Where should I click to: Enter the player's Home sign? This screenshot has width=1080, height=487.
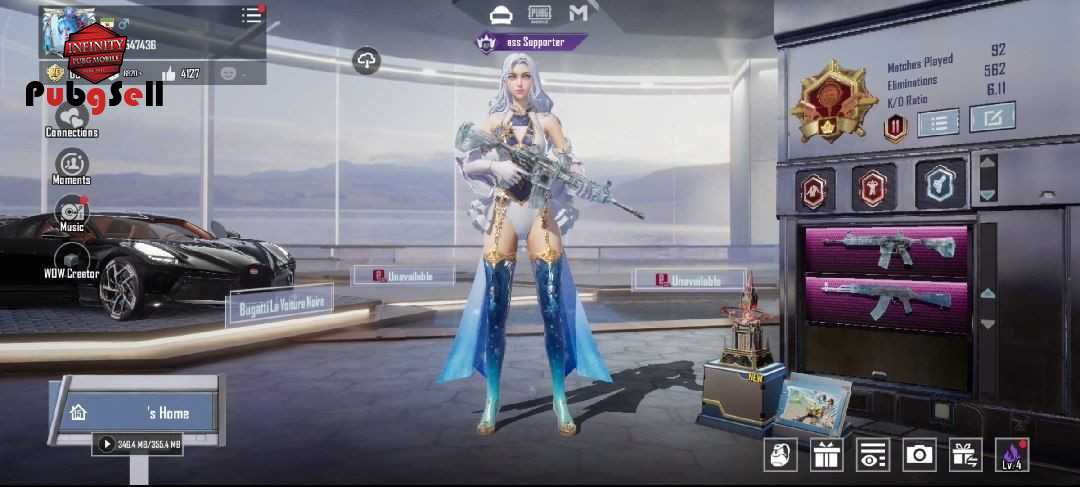[140, 412]
